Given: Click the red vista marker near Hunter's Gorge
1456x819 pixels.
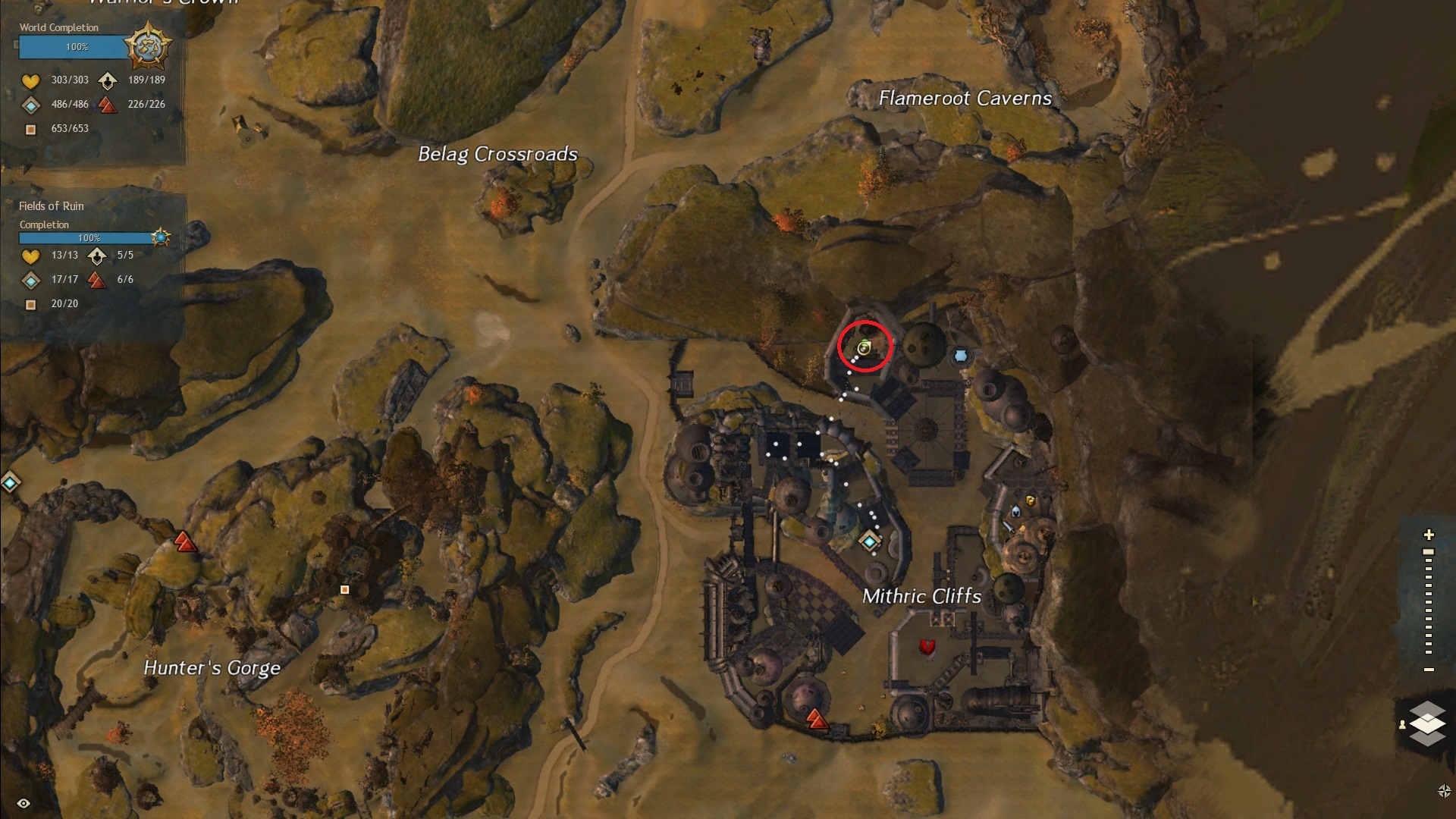Looking at the screenshot, I should point(184,541).
